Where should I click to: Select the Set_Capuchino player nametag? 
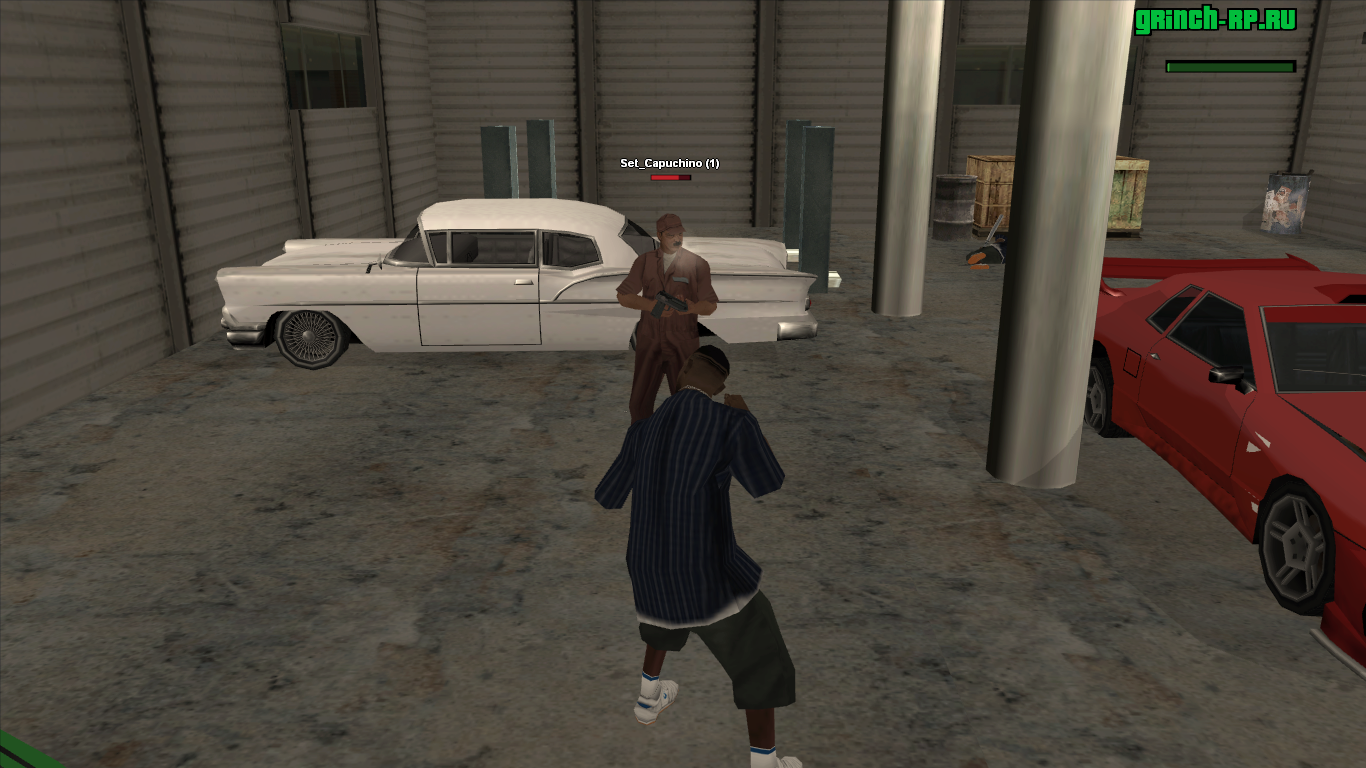click(669, 163)
